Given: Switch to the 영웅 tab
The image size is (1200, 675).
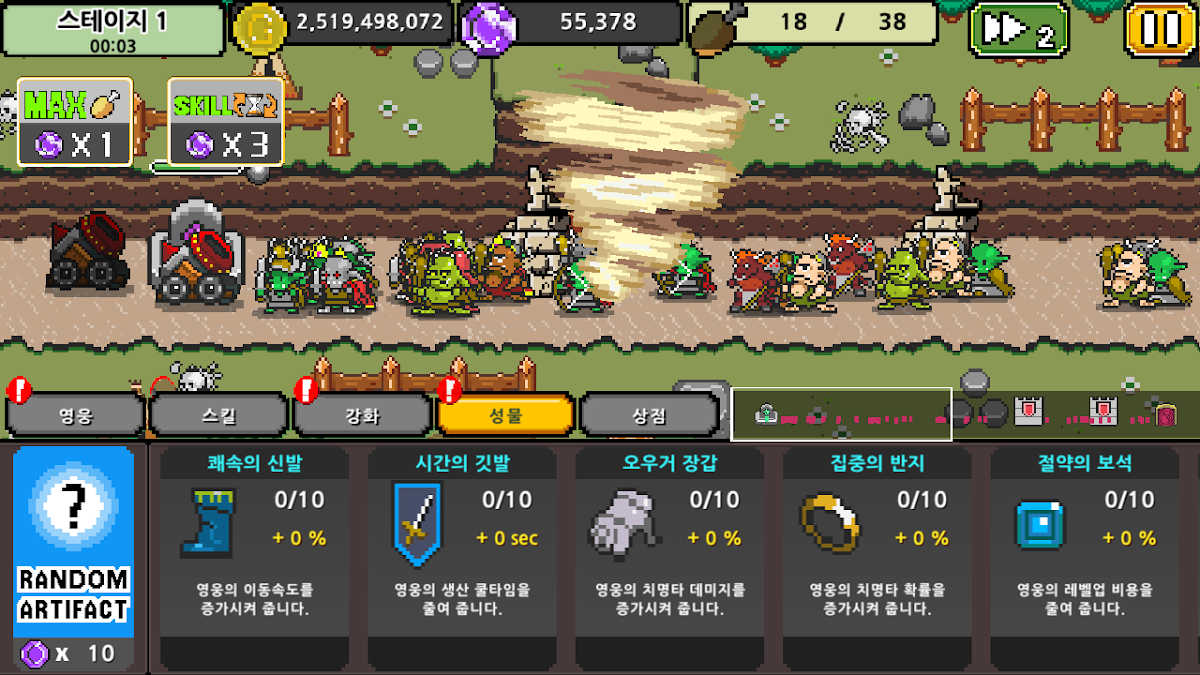Looking at the screenshot, I should 76,415.
